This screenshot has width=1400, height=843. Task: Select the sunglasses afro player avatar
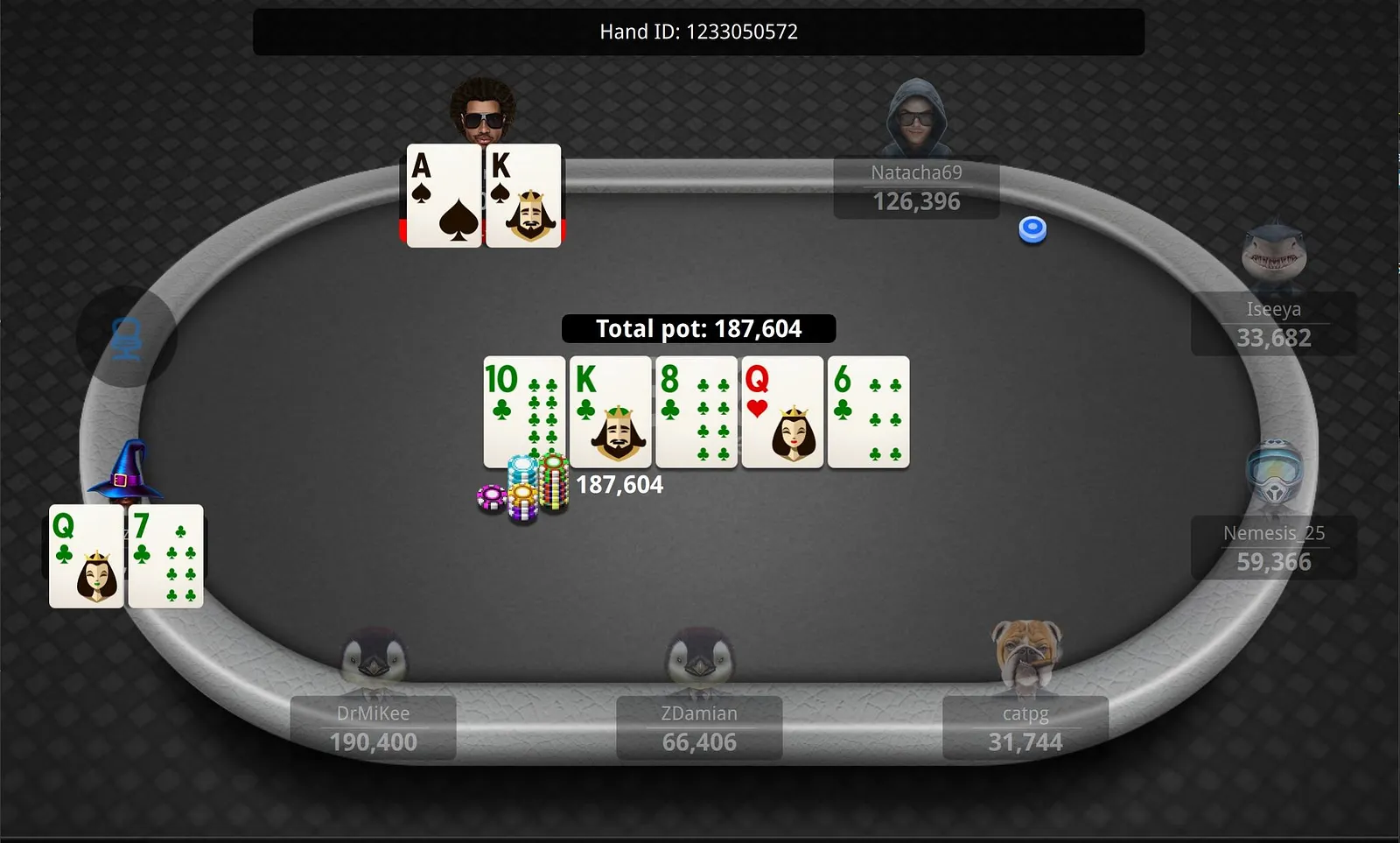(x=483, y=110)
